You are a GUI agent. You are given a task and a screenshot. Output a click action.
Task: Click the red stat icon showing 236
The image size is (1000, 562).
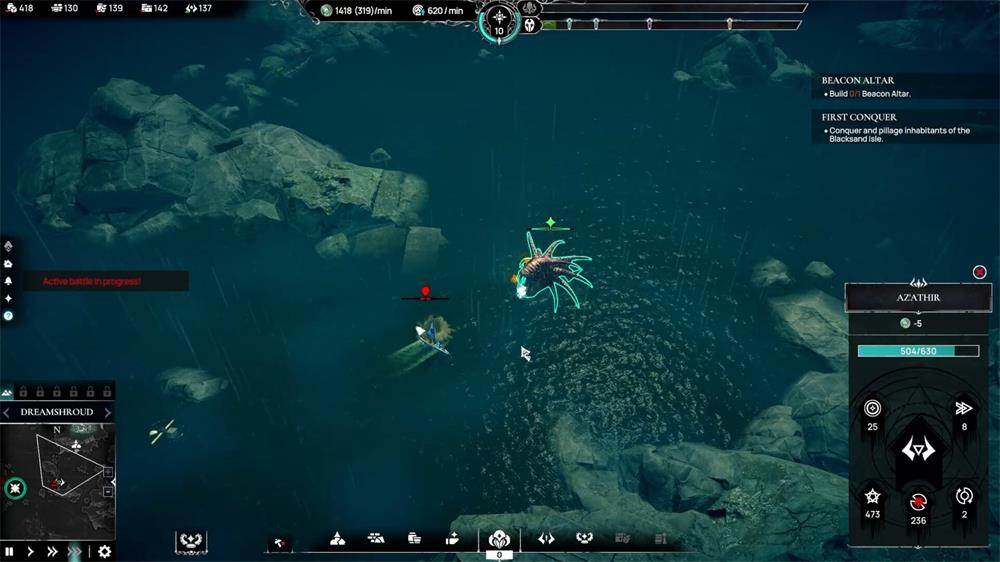pos(918,504)
